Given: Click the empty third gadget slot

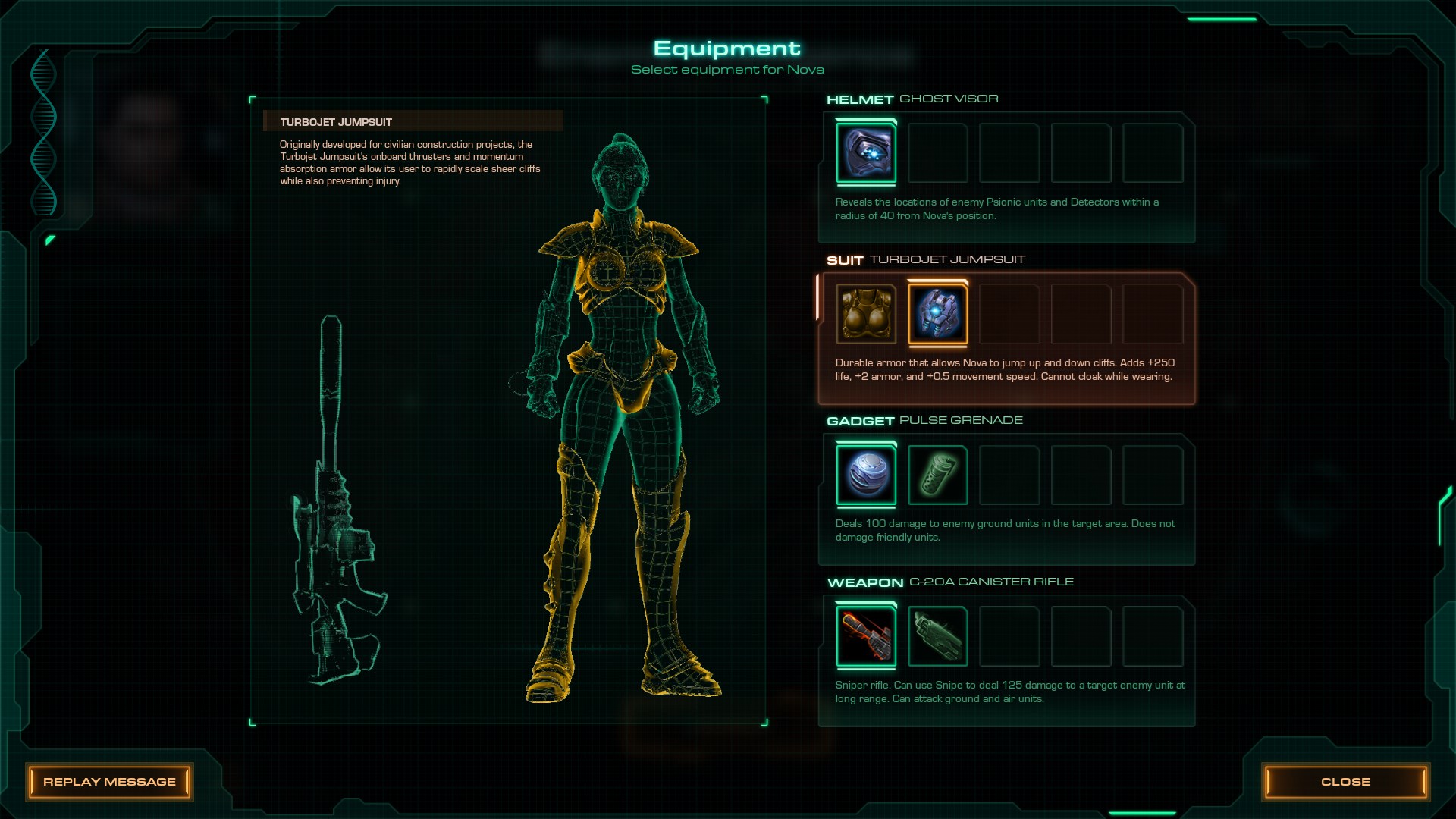Looking at the screenshot, I should (x=1009, y=475).
